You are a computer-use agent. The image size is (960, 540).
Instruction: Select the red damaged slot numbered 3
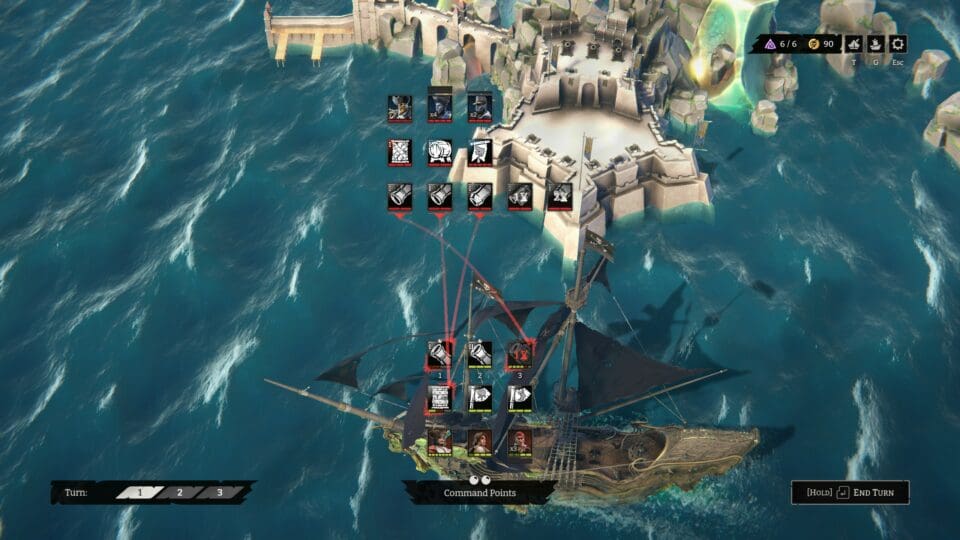519,354
